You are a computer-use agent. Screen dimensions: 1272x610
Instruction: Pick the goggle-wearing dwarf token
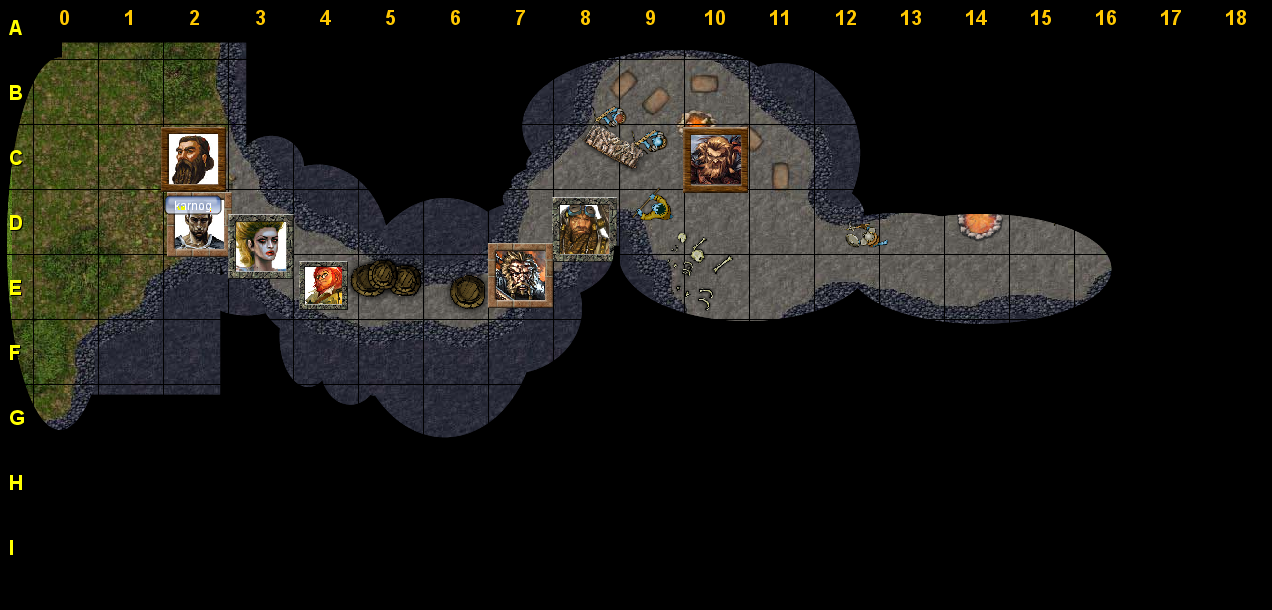pyautogui.click(x=584, y=229)
